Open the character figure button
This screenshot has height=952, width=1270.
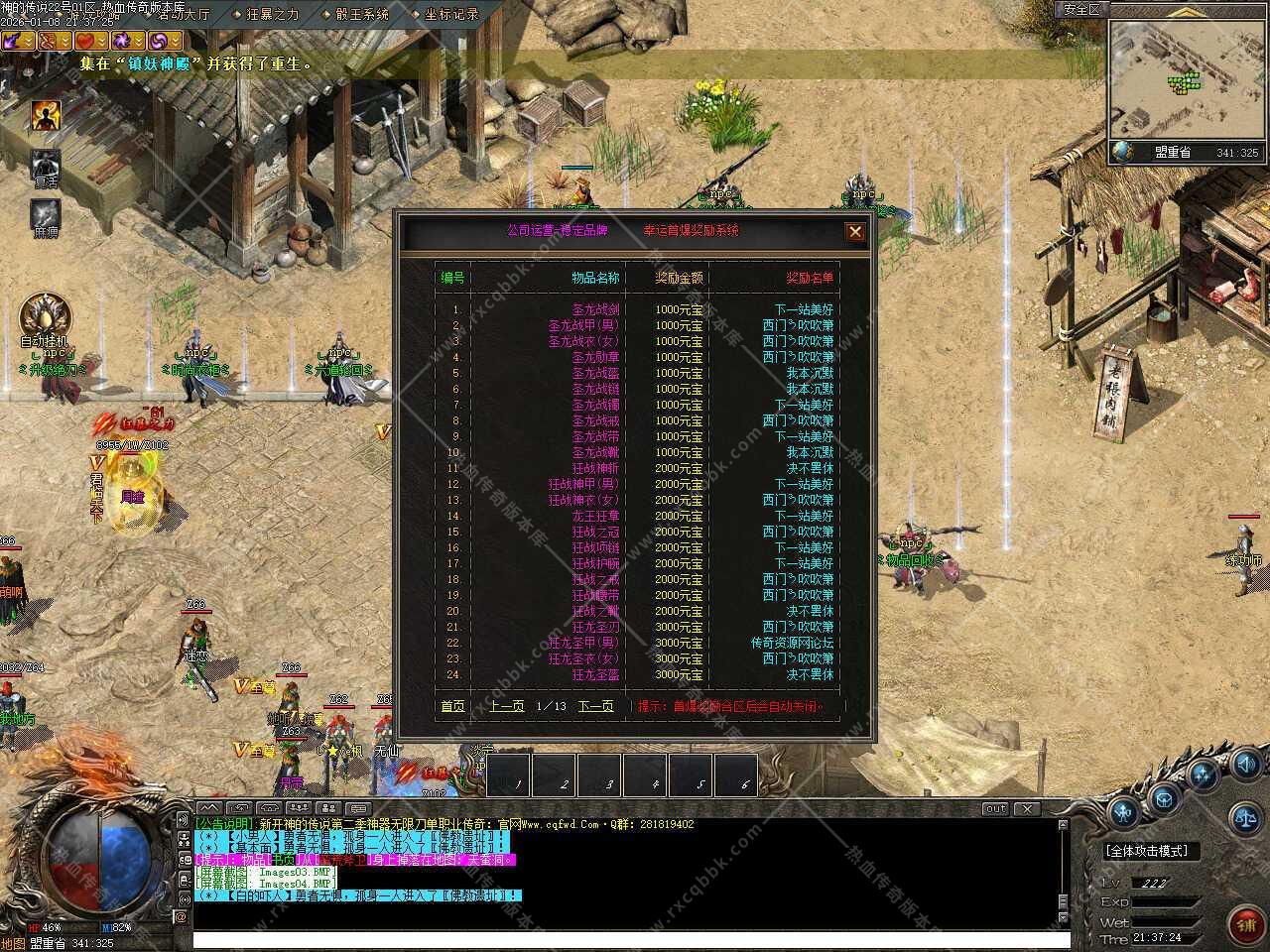click(x=1122, y=813)
